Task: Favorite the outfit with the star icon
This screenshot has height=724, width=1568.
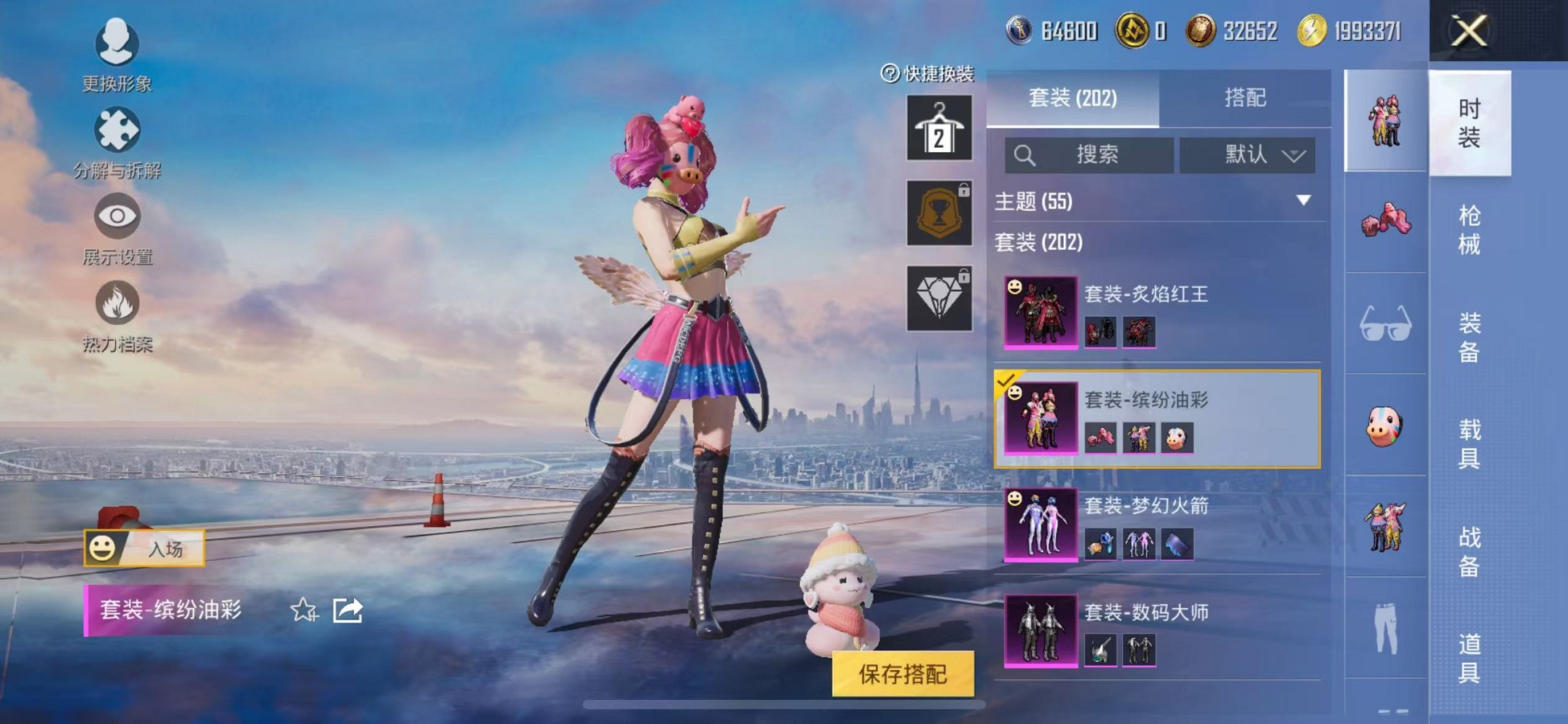Action: pos(304,610)
